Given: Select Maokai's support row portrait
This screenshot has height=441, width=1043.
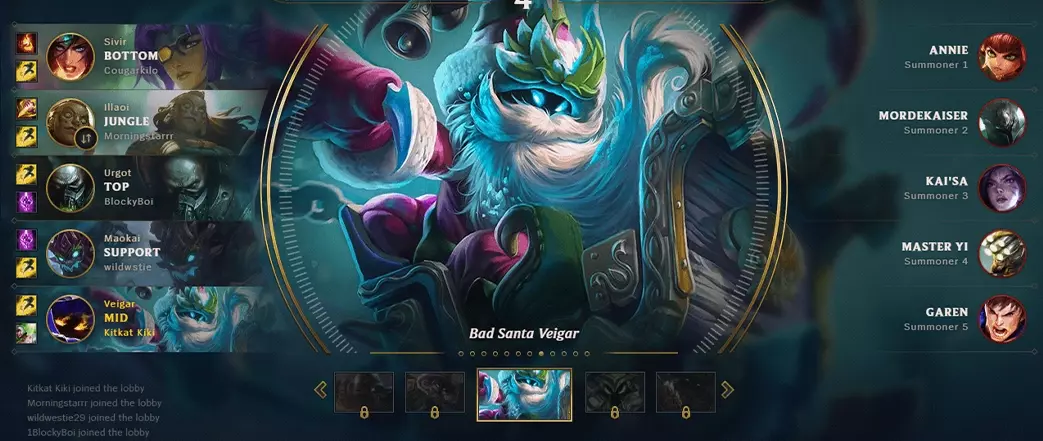Looking at the screenshot, I should click(x=70, y=254).
